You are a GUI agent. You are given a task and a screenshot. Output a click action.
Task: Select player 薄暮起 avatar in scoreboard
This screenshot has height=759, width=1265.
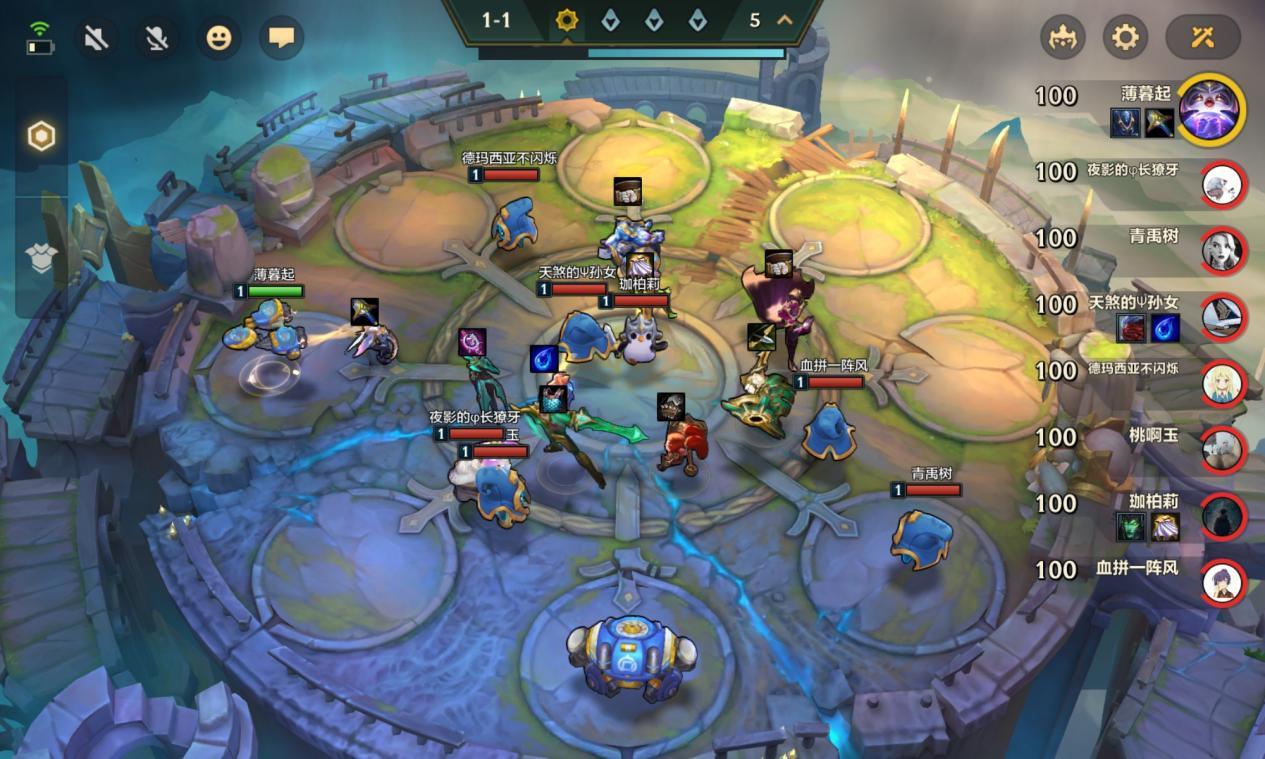[x=1211, y=109]
